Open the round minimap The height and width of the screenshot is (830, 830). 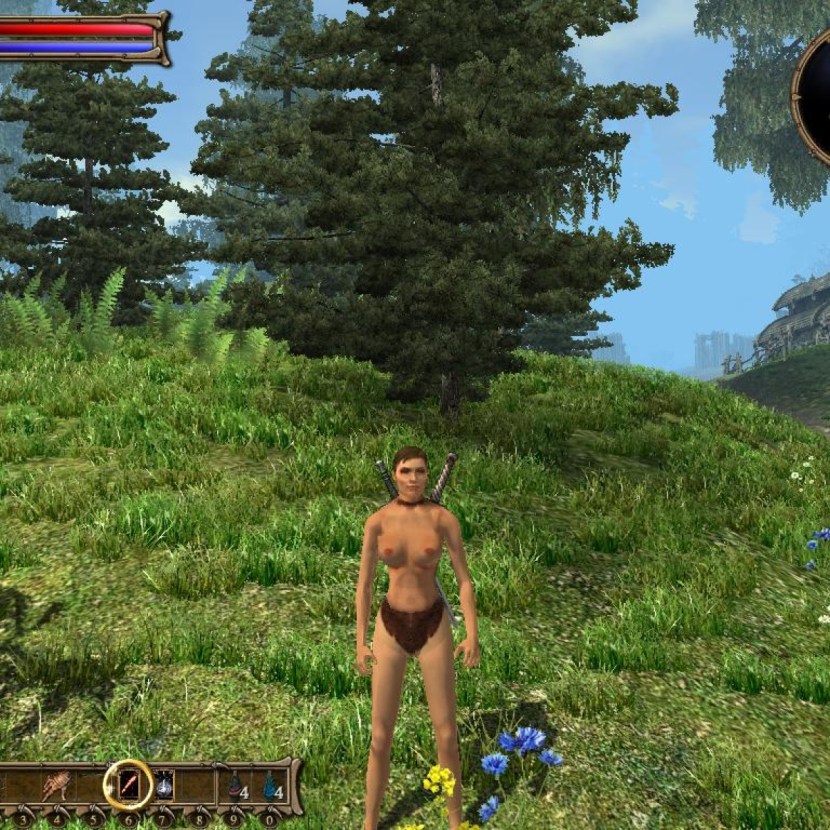tap(816, 95)
